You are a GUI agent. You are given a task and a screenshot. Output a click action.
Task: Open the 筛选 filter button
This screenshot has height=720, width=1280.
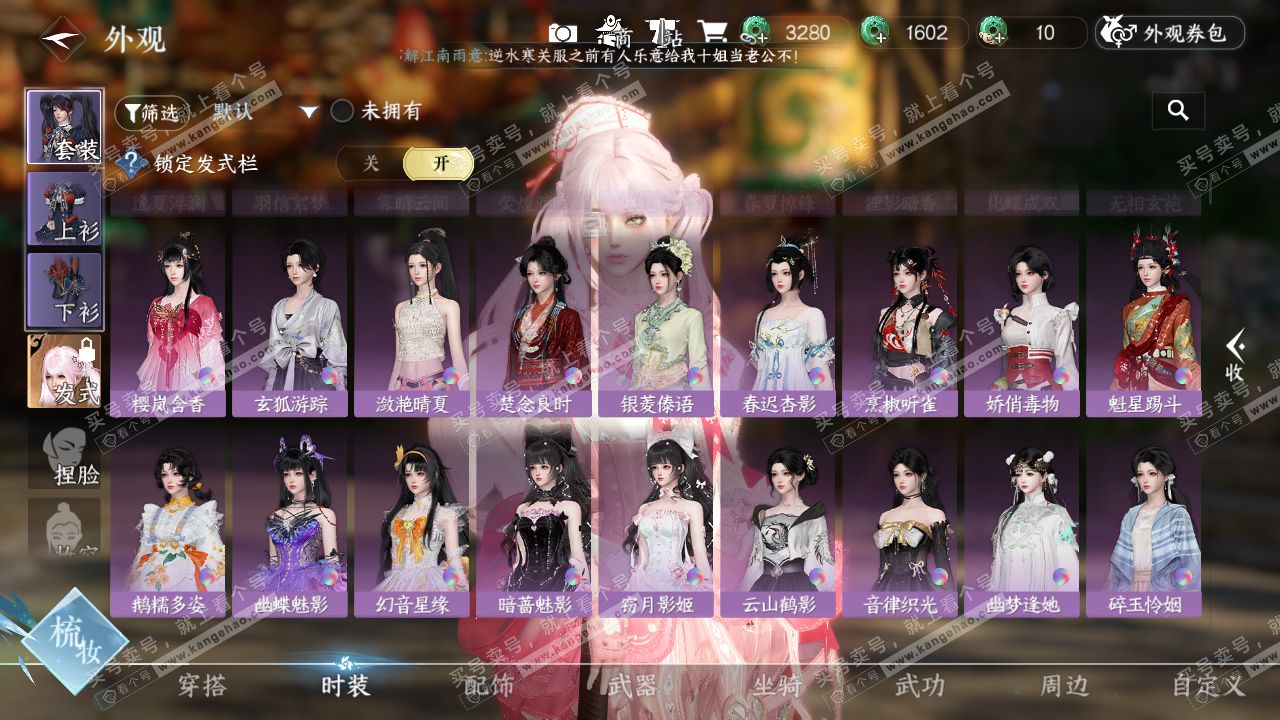click(x=151, y=112)
